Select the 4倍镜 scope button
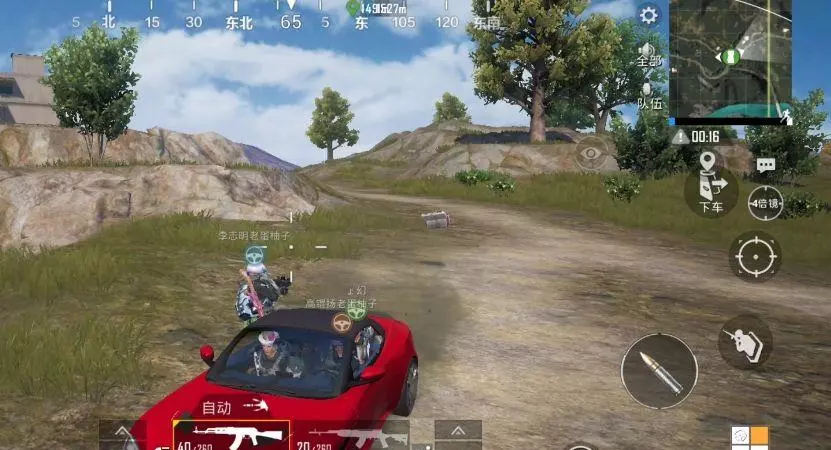 point(766,203)
